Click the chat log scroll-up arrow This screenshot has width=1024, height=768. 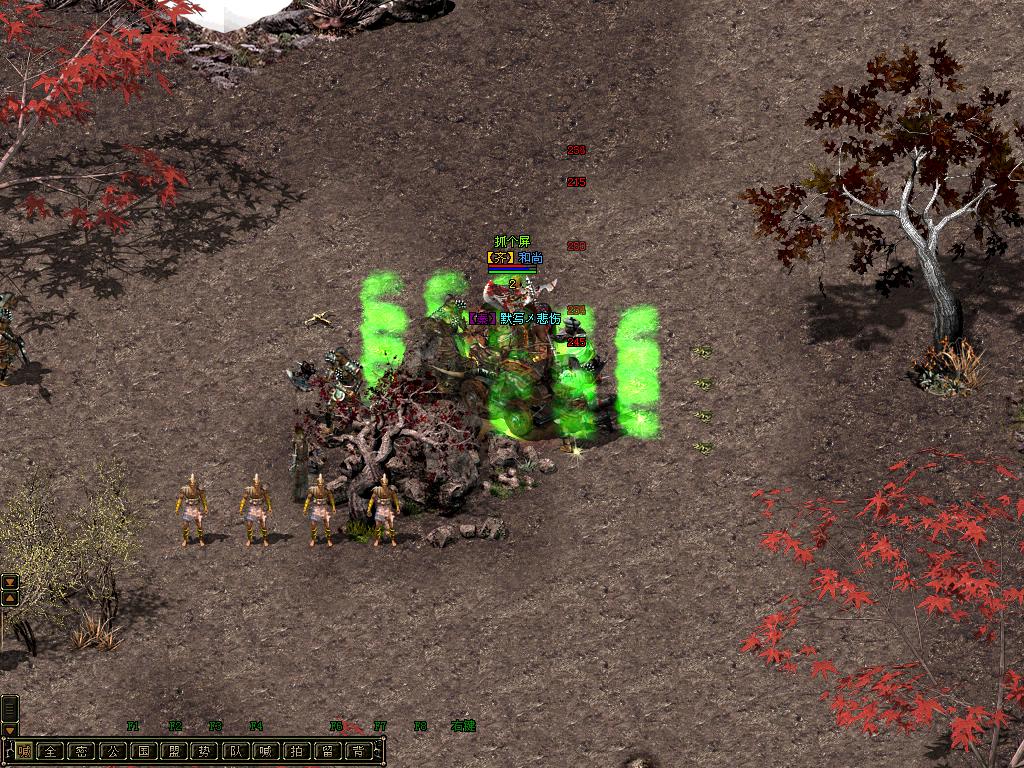10,597
